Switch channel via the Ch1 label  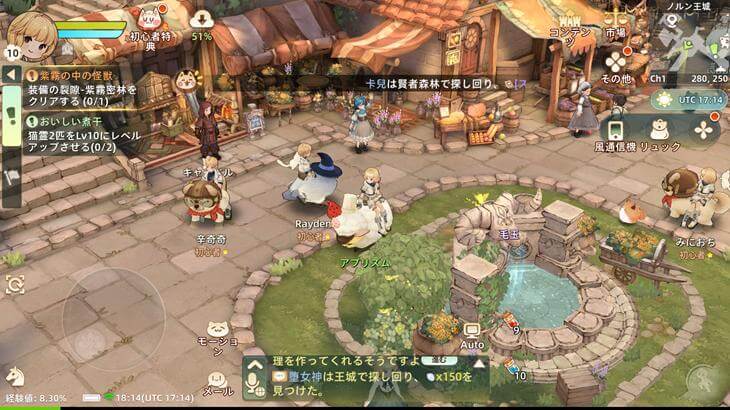coord(657,77)
